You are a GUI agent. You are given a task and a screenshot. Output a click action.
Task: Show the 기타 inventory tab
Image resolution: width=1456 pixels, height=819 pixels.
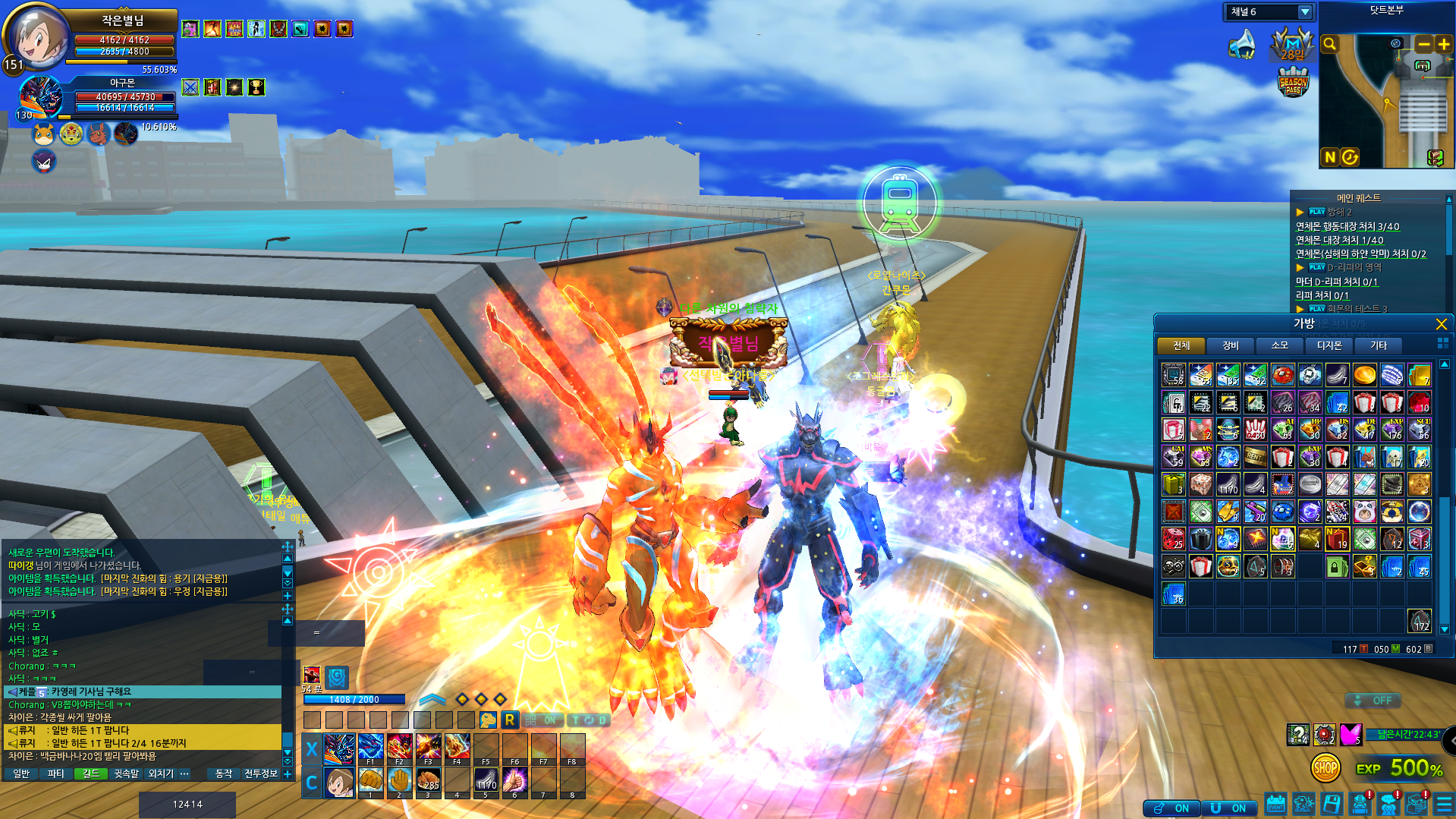click(x=1378, y=346)
